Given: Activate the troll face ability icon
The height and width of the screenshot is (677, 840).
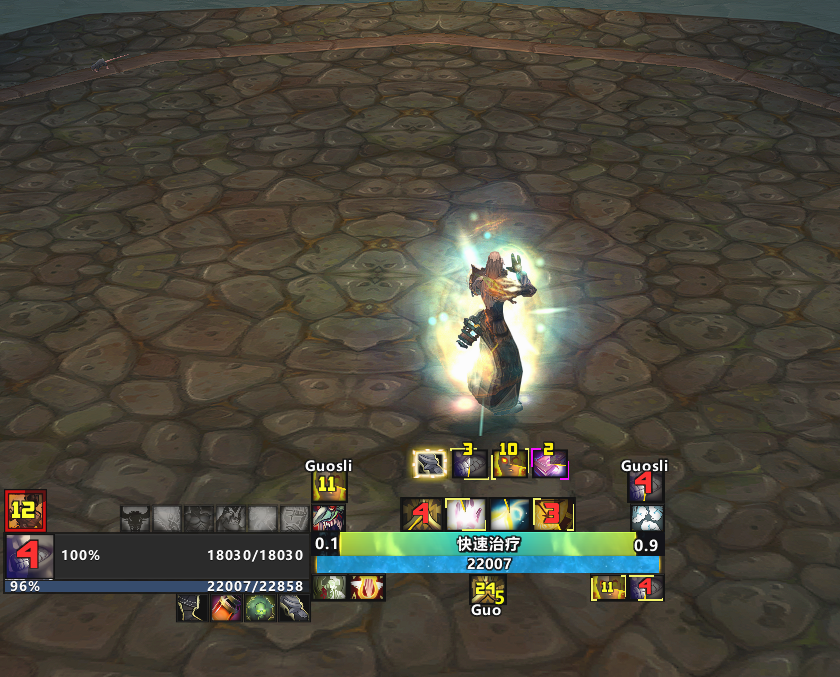Looking at the screenshot, I should pyautogui.click(x=329, y=518).
